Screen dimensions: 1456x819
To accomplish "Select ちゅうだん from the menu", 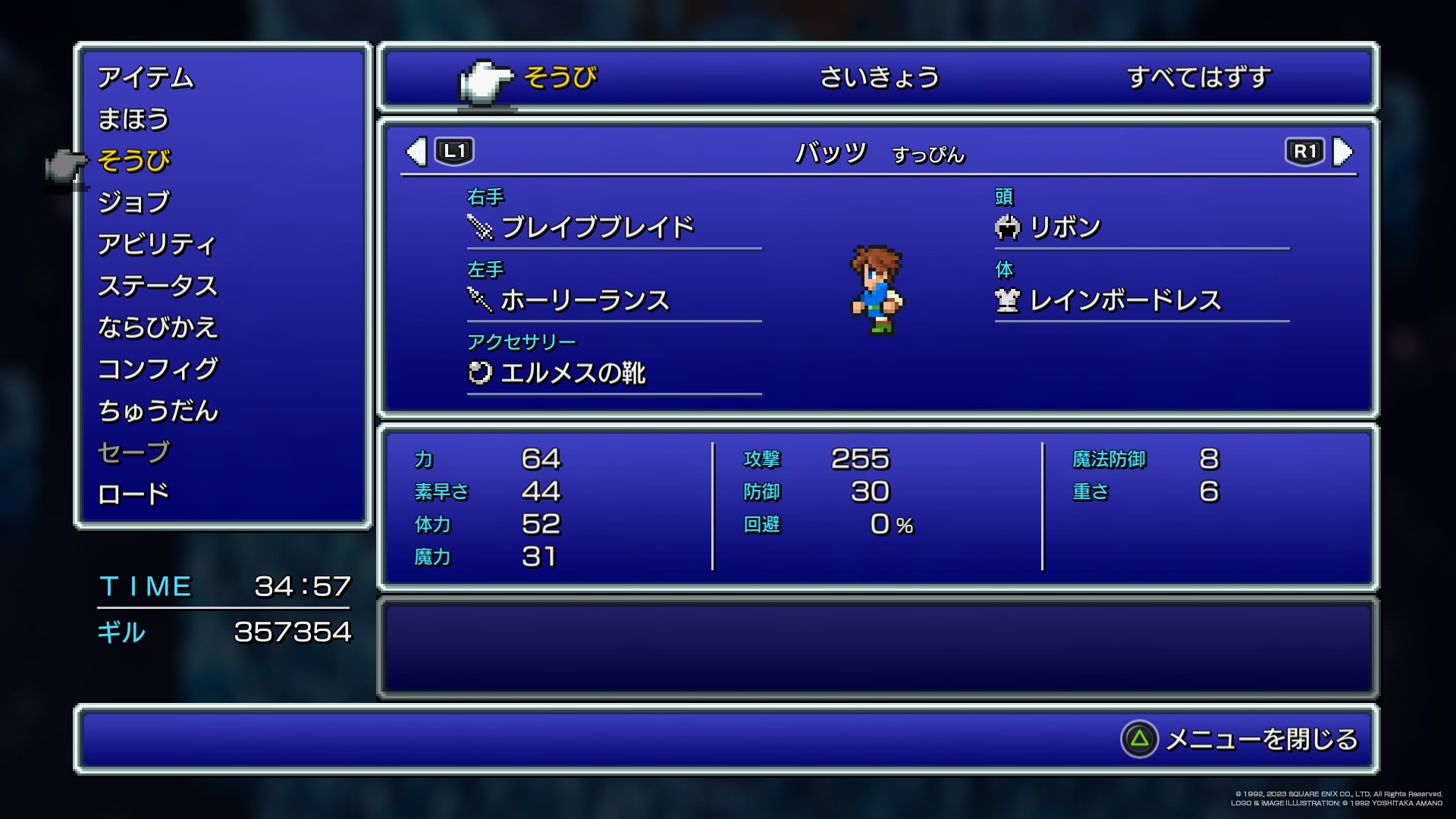I will point(158,411).
